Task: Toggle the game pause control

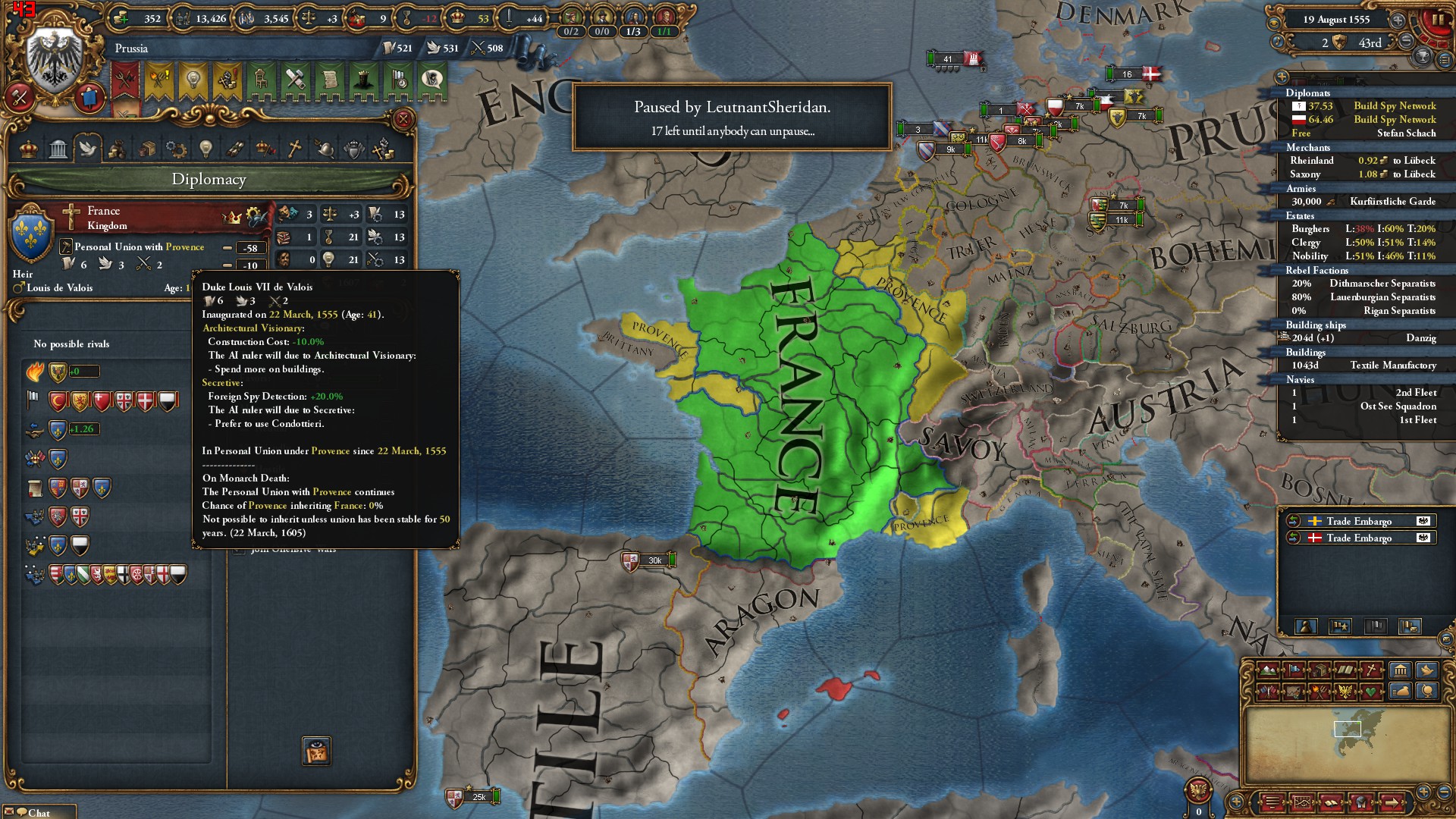Action: point(1439,20)
